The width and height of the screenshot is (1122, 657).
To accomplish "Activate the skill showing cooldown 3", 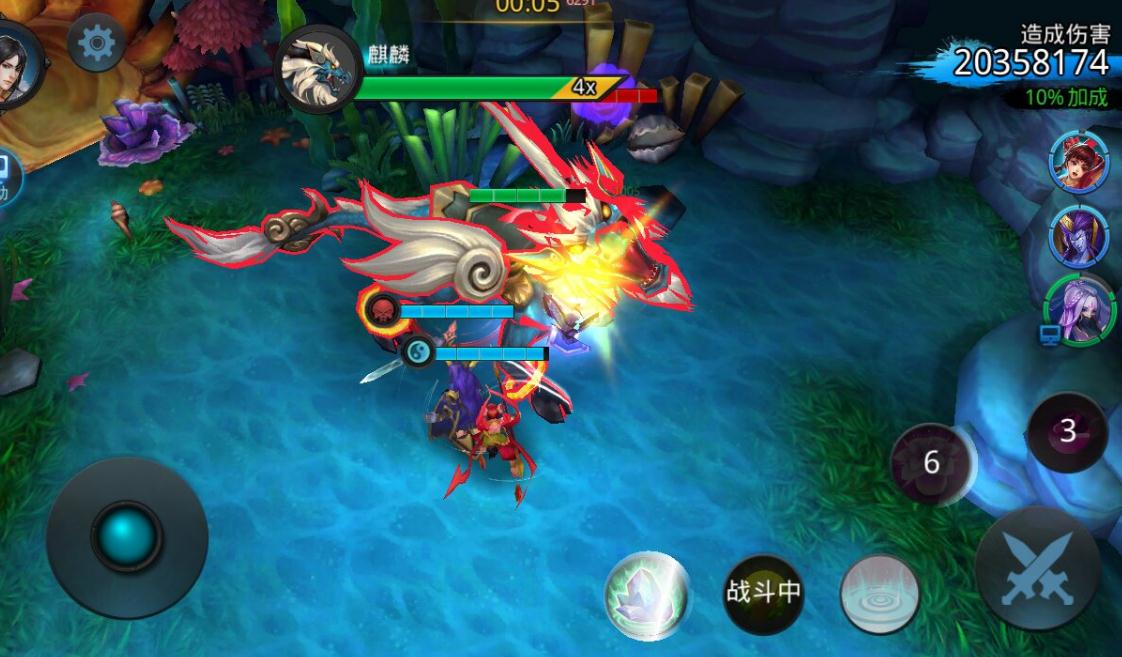I will (x=1067, y=431).
